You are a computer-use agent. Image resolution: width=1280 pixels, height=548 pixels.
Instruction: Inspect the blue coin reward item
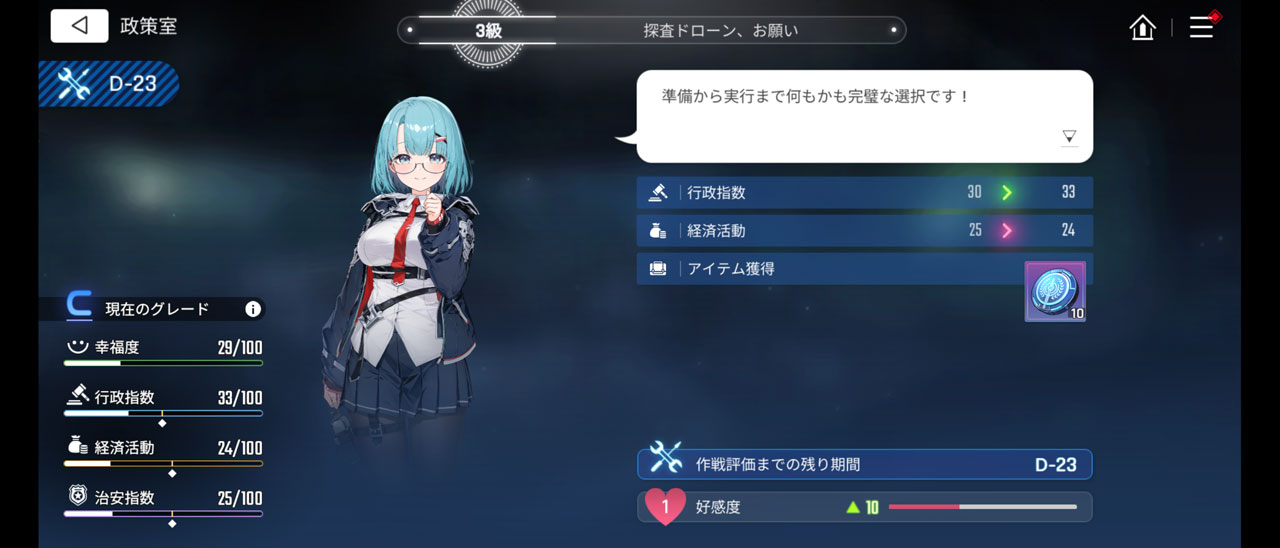[x=1055, y=291]
